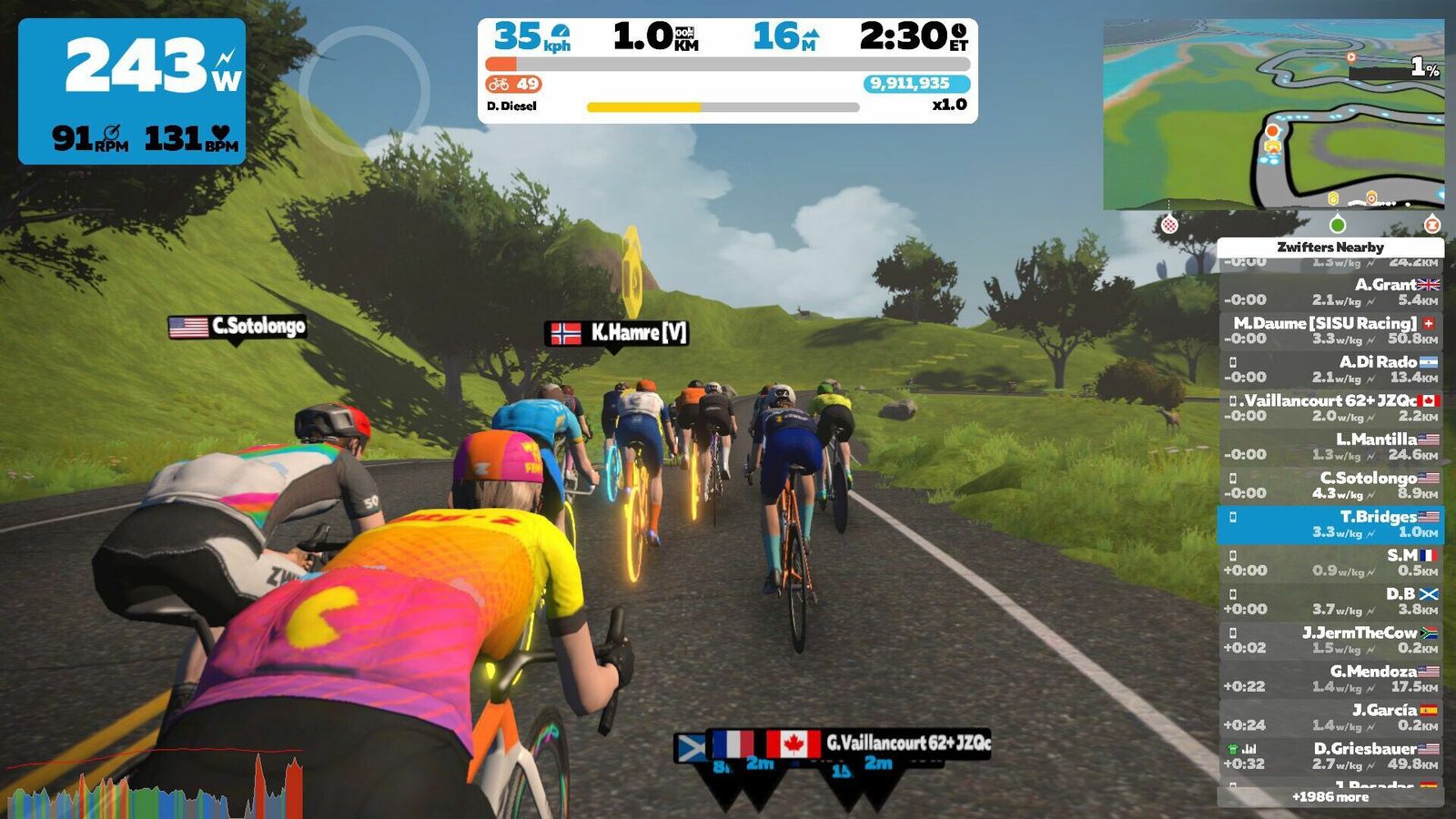This screenshot has height=819, width=1456.
Task: Click the highlighted T.Bridges rider row
Action: (x=1330, y=524)
